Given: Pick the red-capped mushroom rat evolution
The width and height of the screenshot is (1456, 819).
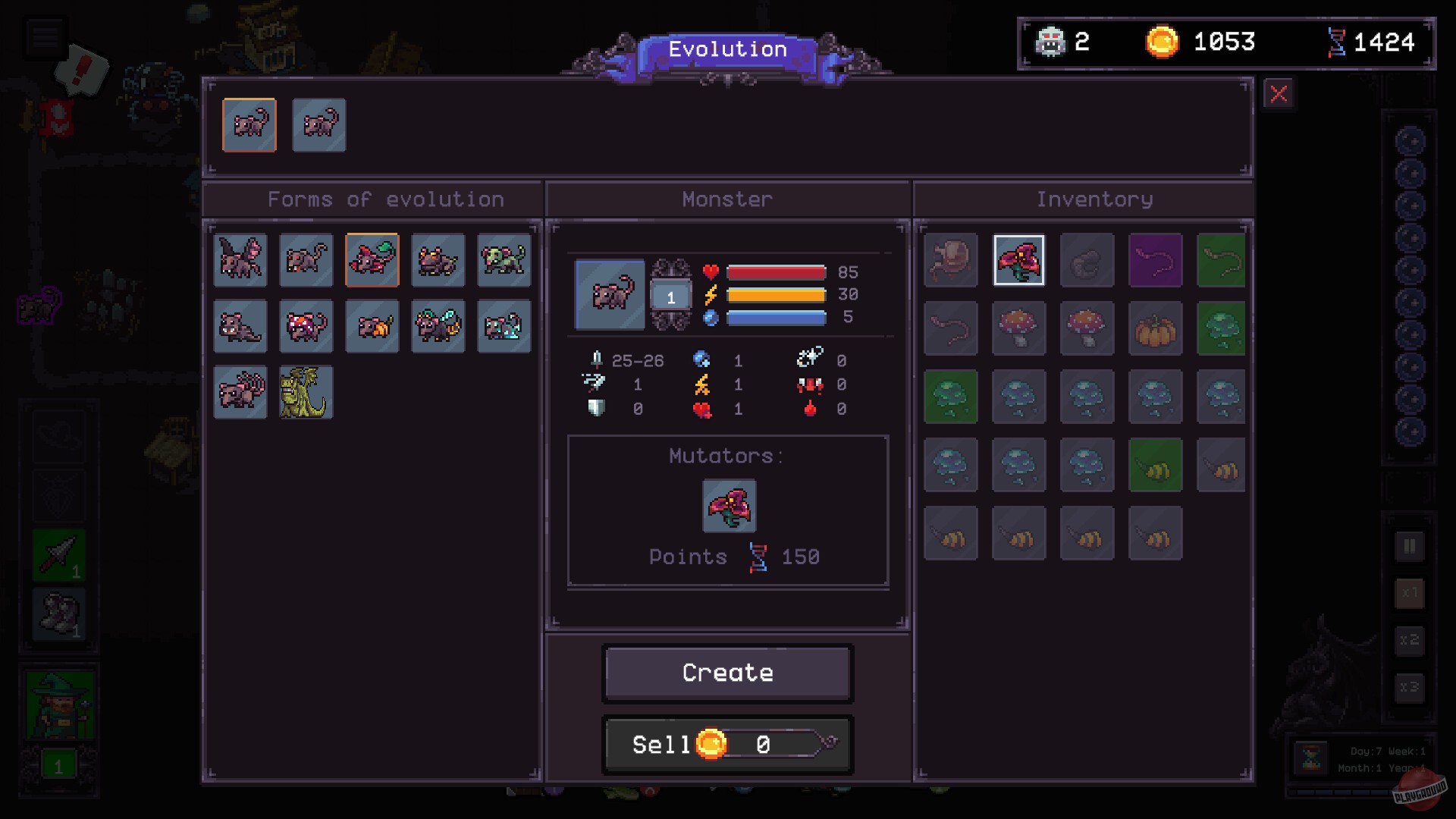Looking at the screenshot, I should click(306, 328).
